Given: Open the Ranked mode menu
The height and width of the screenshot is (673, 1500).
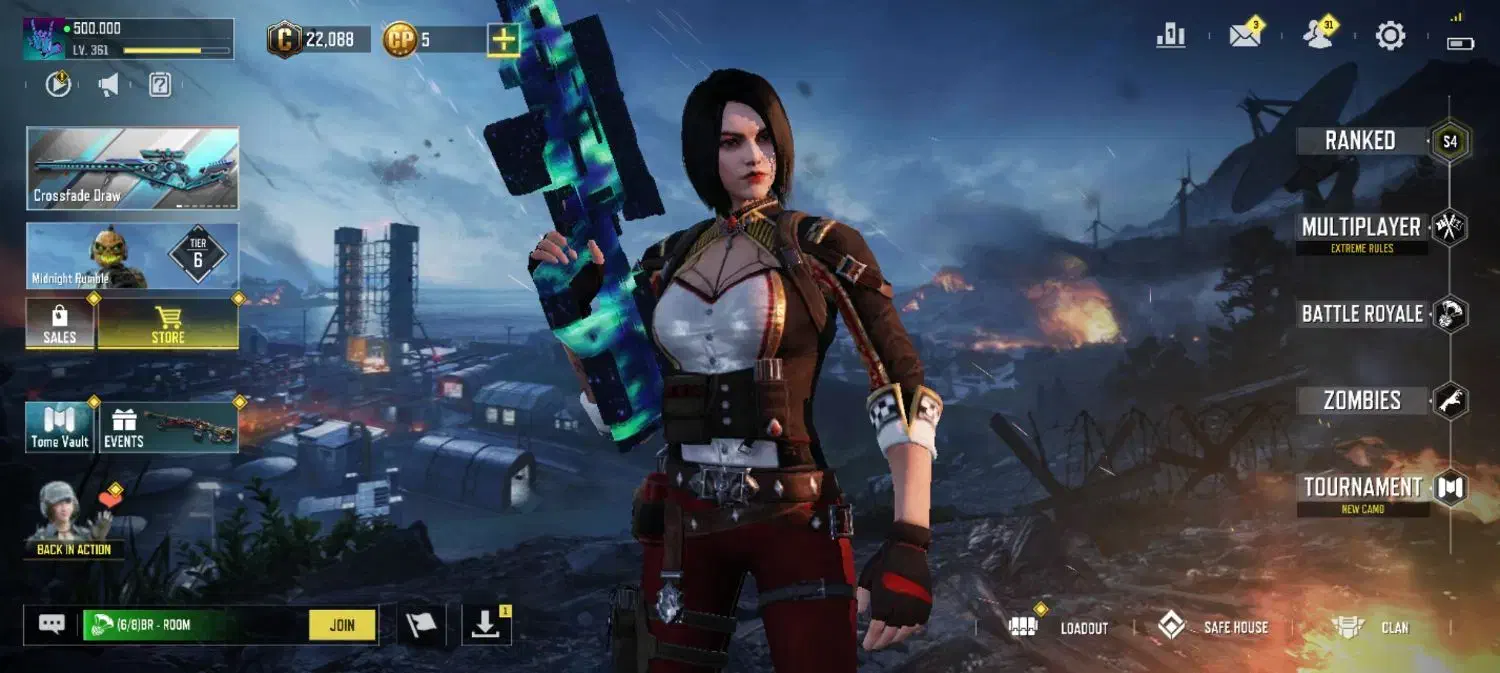Looking at the screenshot, I should click(1360, 141).
